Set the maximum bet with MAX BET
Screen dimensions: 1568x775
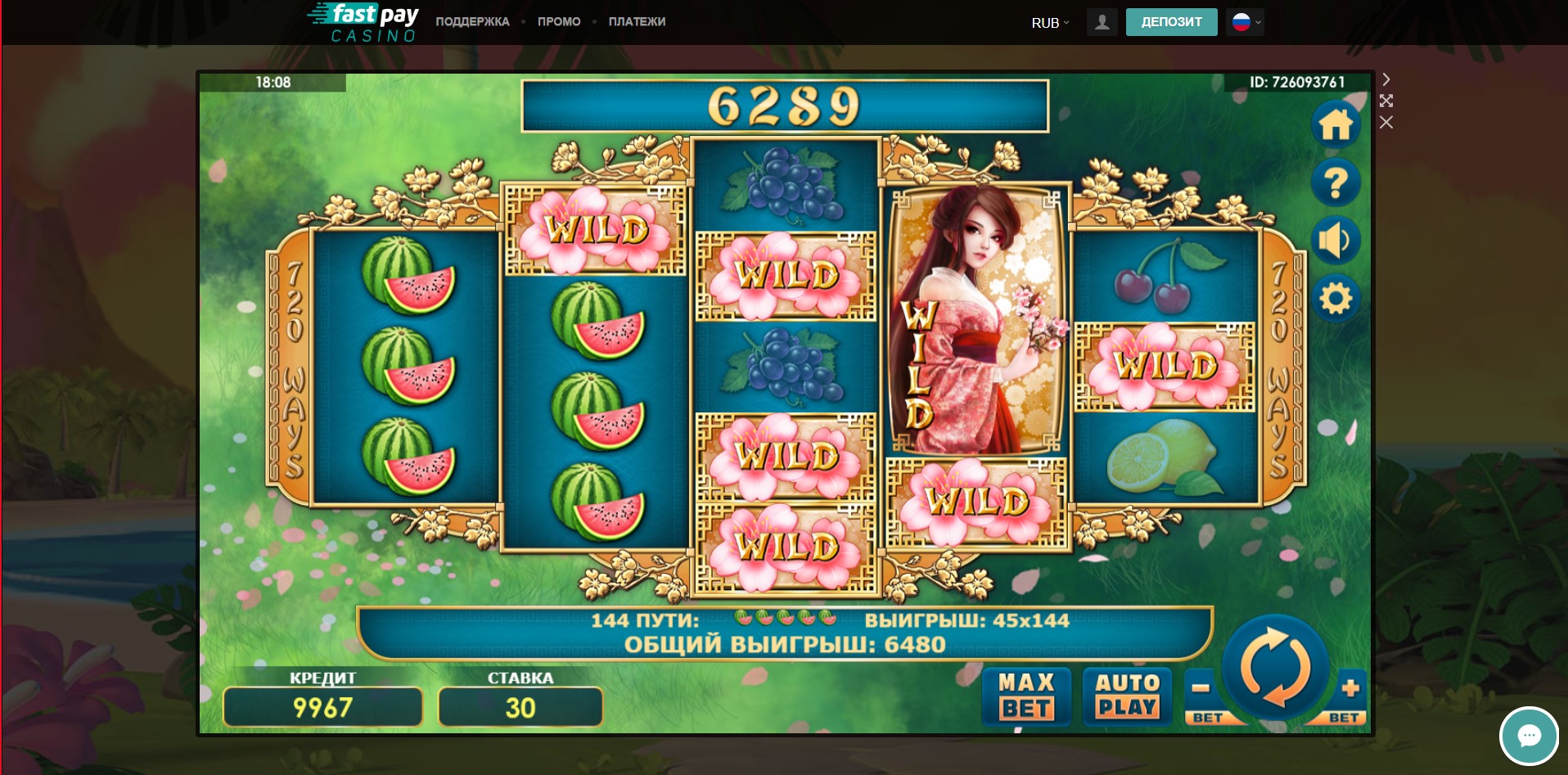click(x=1026, y=696)
